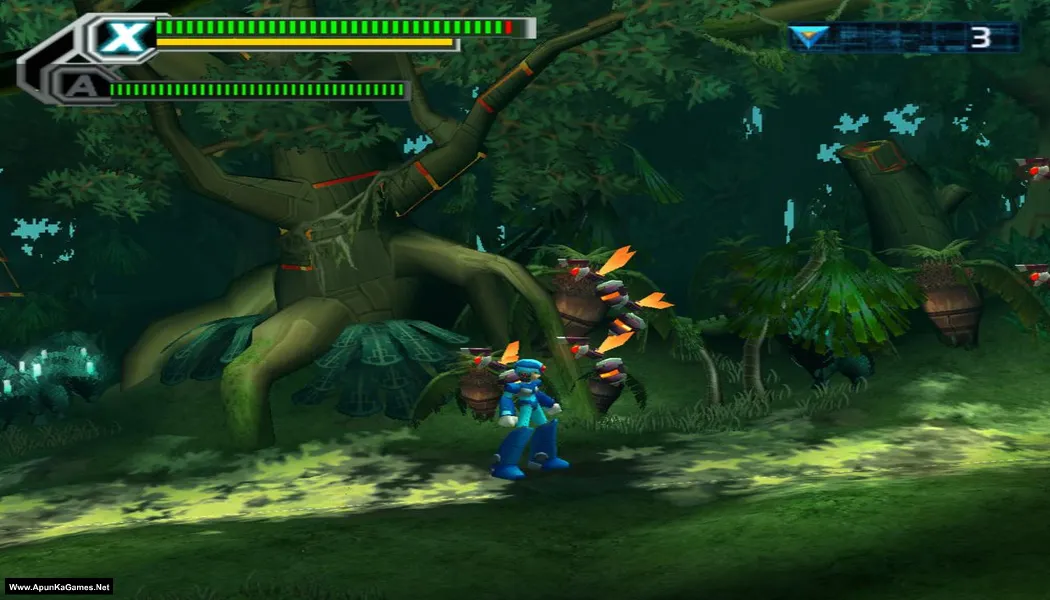
Task: Open the ApunKaGames.Net watermark link
Action: 59,587
